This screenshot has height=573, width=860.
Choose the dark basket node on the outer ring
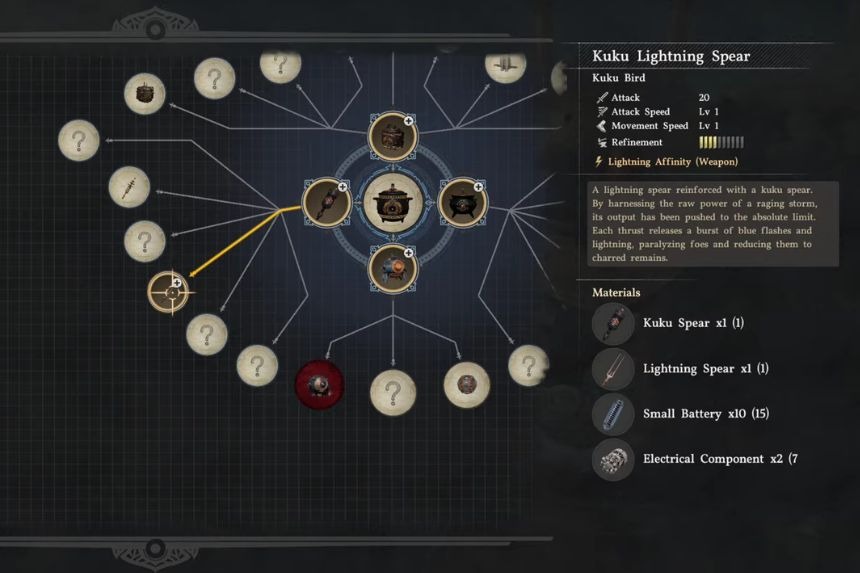[145, 94]
